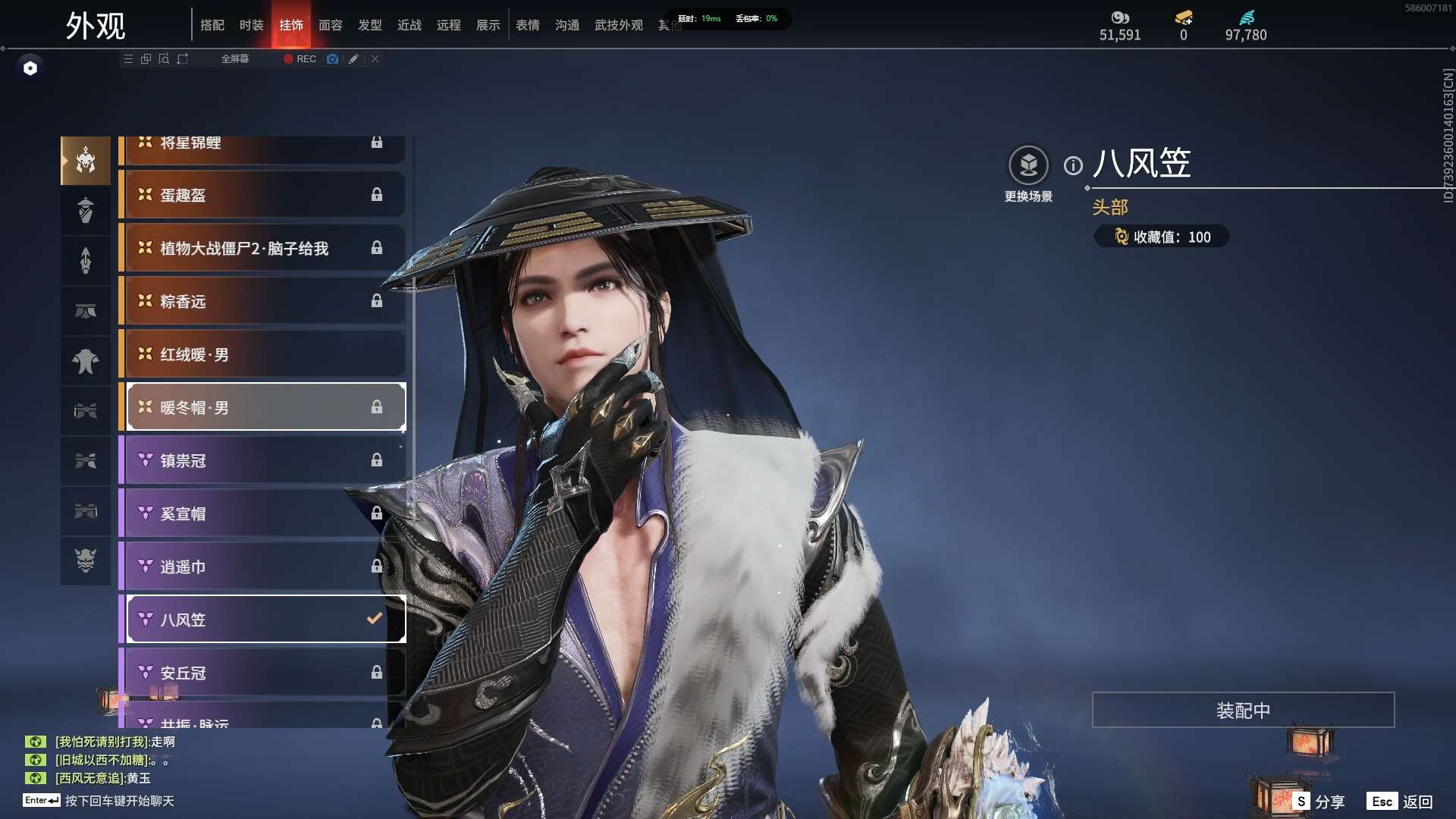The image size is (1456, 819).
Task: Select the 红绒暖·男 headwear
Action: 262,354
